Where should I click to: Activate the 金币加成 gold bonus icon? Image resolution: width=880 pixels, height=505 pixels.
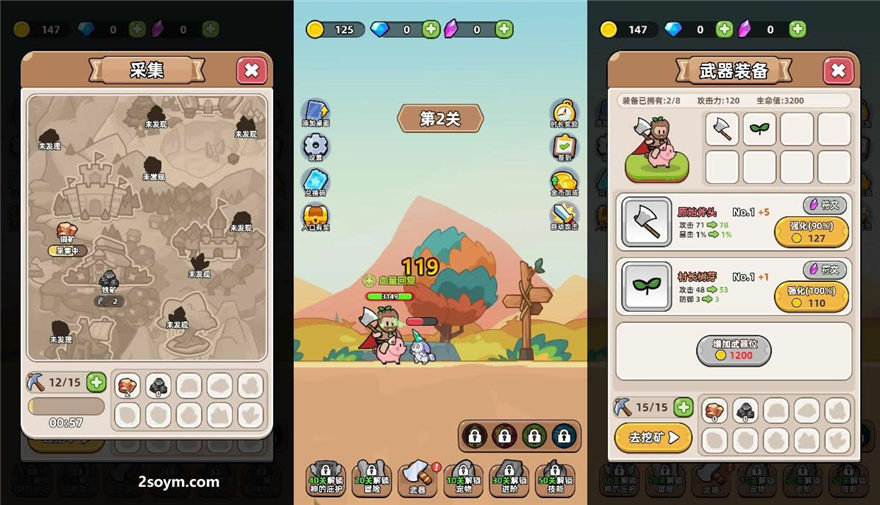564,181
